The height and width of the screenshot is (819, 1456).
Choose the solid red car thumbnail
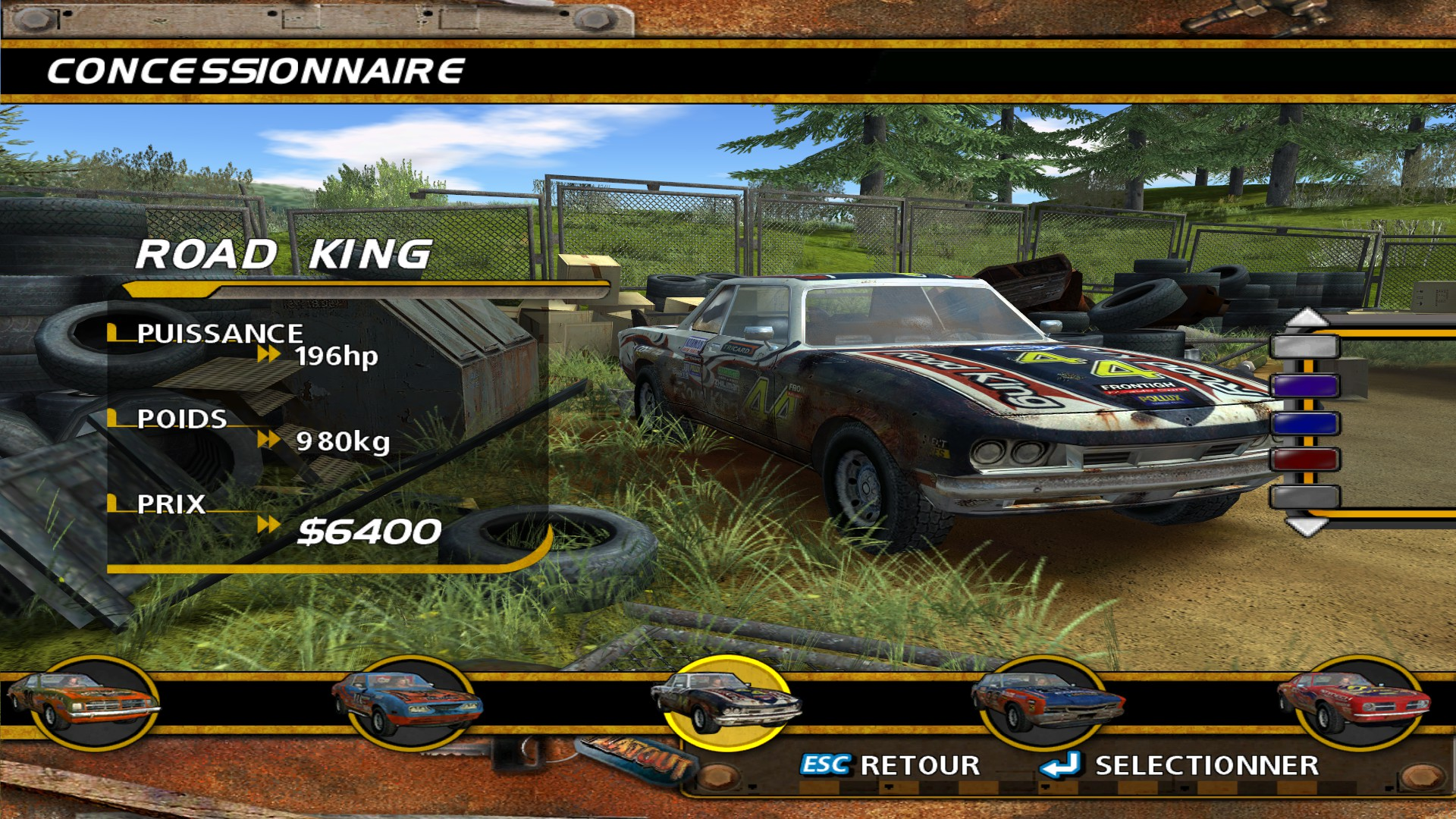[1354, 702]
